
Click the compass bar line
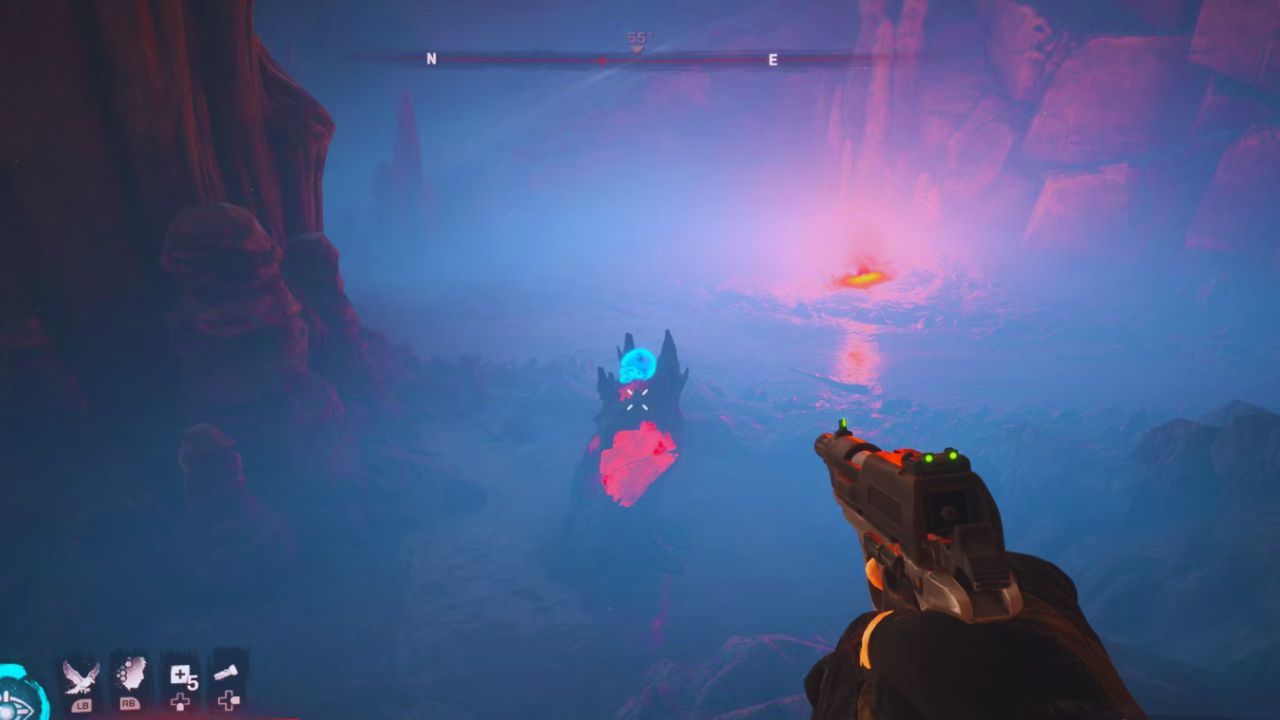point(520,60)
